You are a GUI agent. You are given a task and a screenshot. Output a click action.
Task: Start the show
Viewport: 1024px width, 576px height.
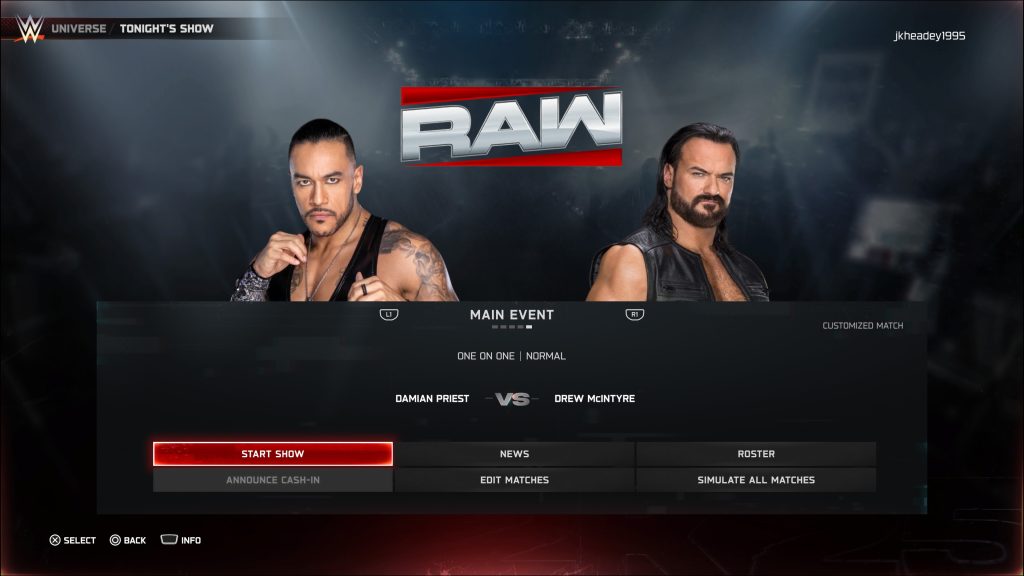tap(272, 454)
